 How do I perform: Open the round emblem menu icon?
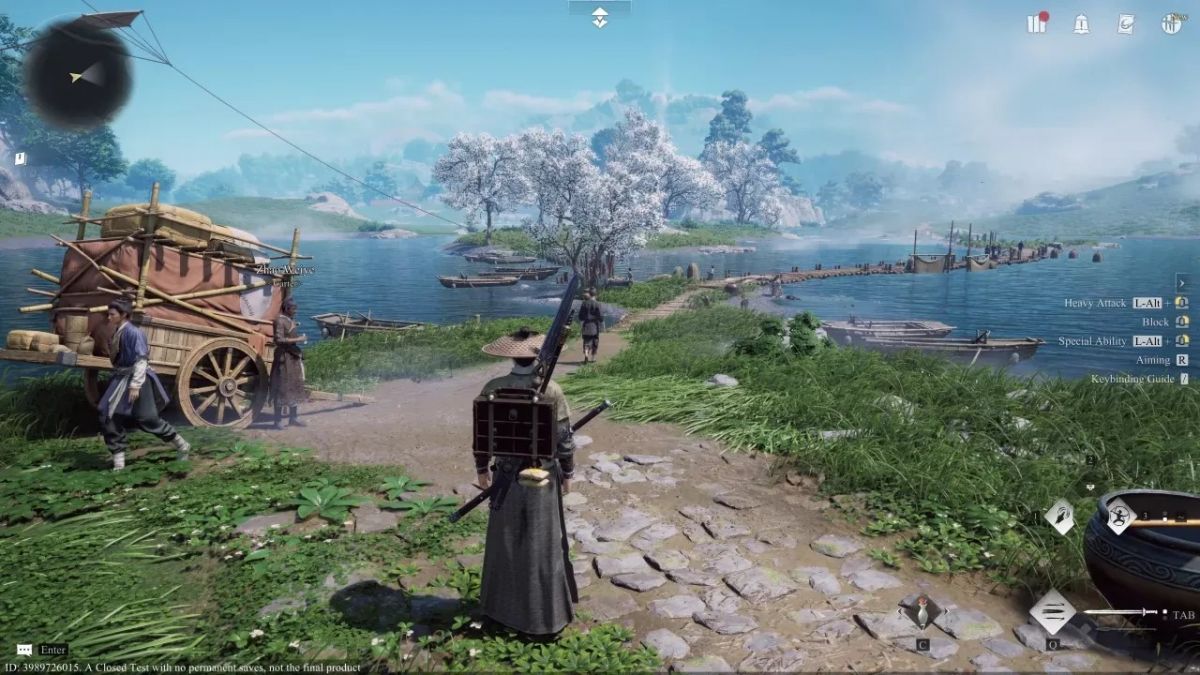(1171, 24)
